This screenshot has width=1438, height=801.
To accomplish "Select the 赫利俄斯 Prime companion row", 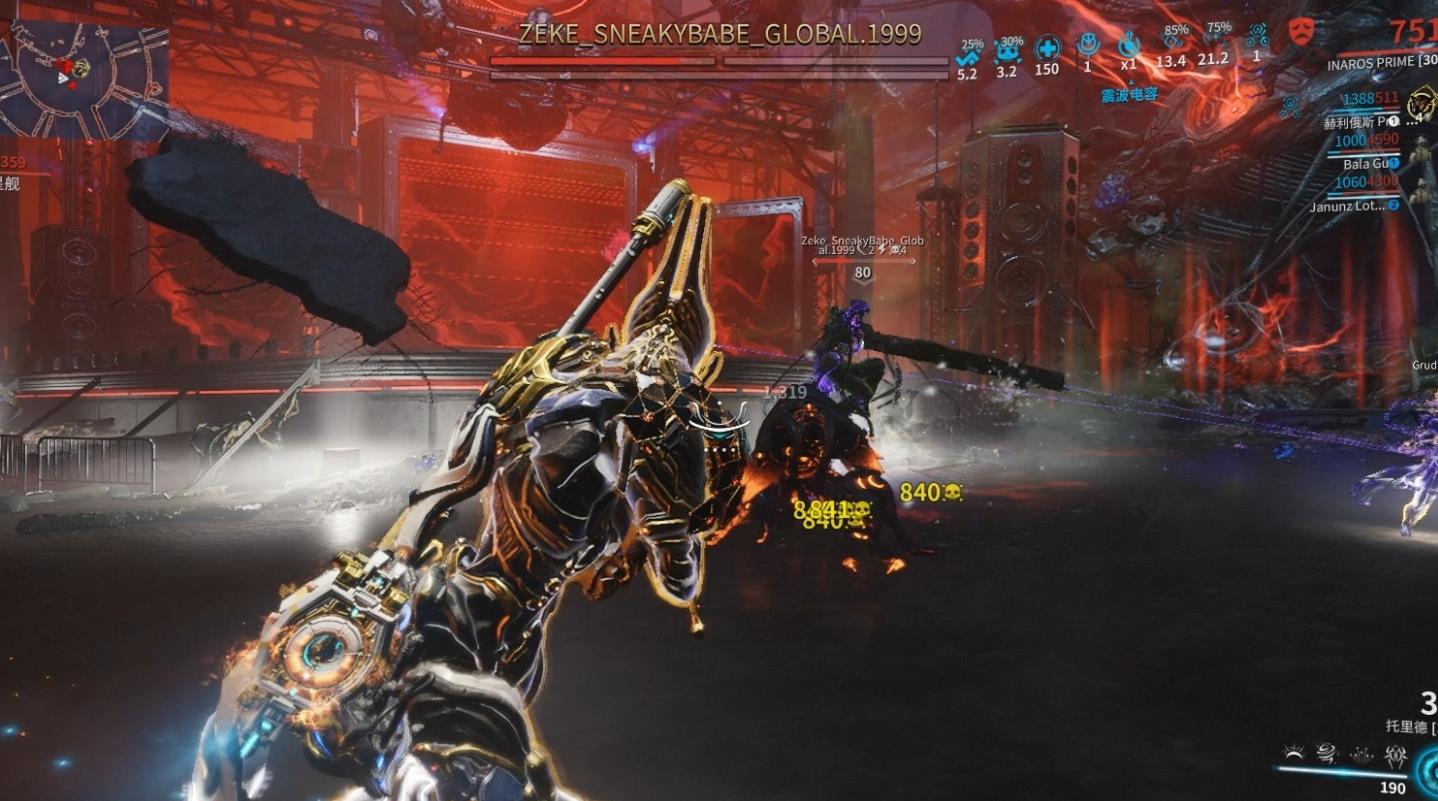I will pyautogui.click(x=1360, y=122).
